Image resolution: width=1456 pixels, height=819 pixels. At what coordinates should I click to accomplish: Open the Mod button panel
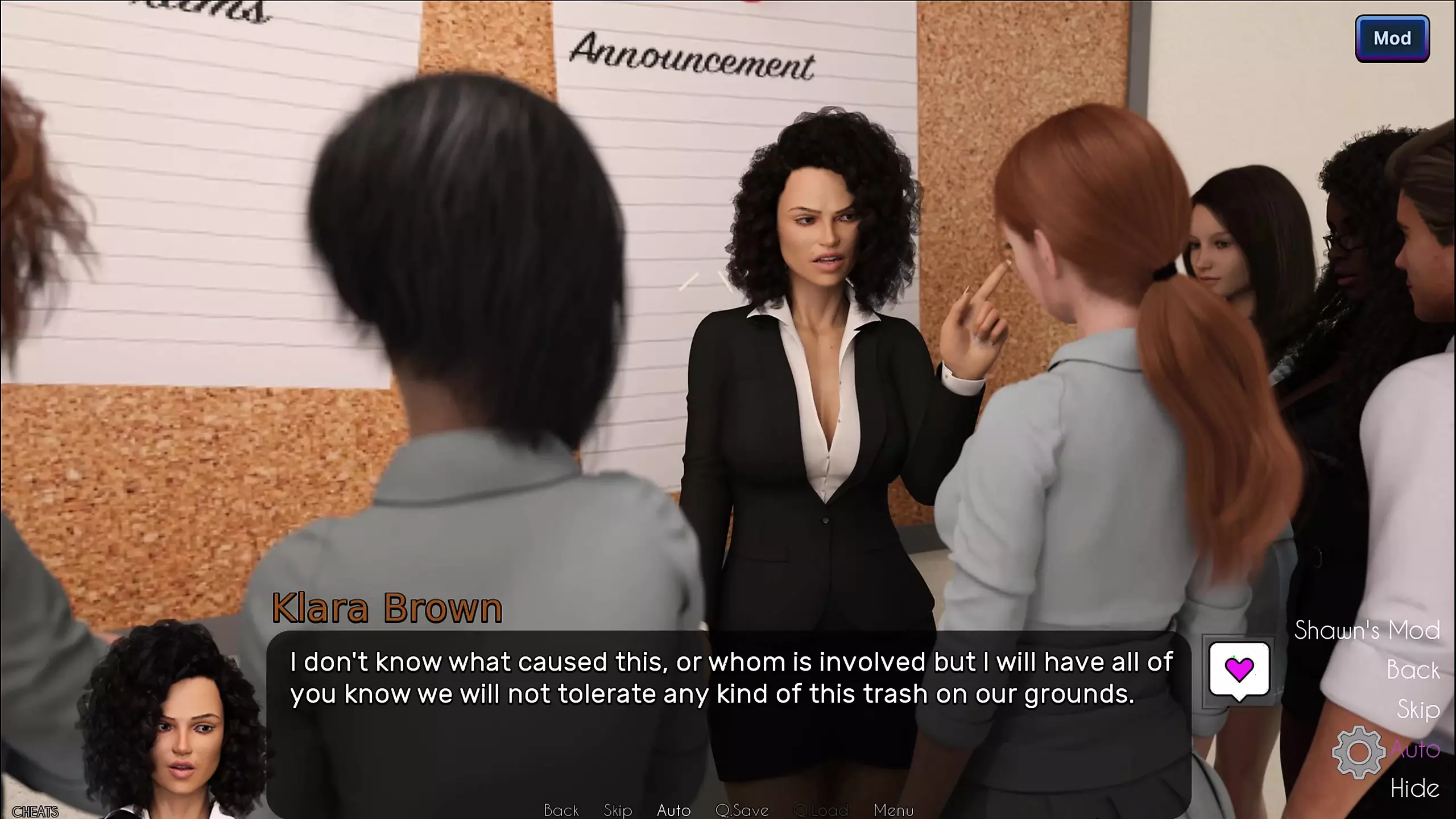(1392, 39)
